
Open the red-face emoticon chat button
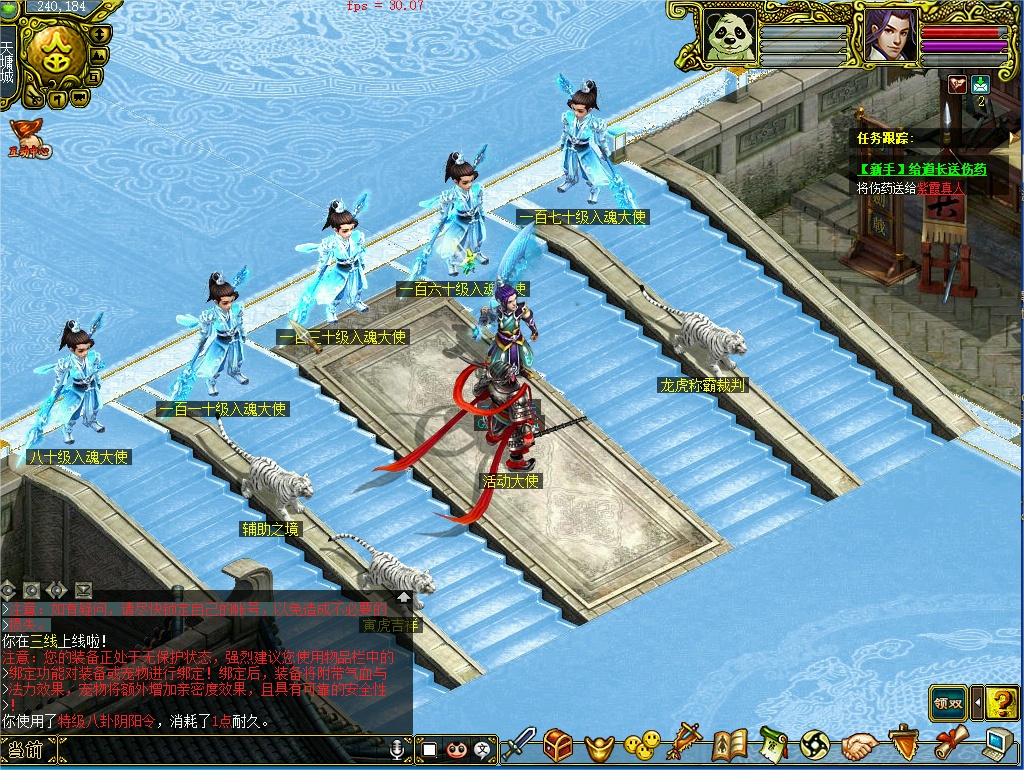[x=456, y=748]
